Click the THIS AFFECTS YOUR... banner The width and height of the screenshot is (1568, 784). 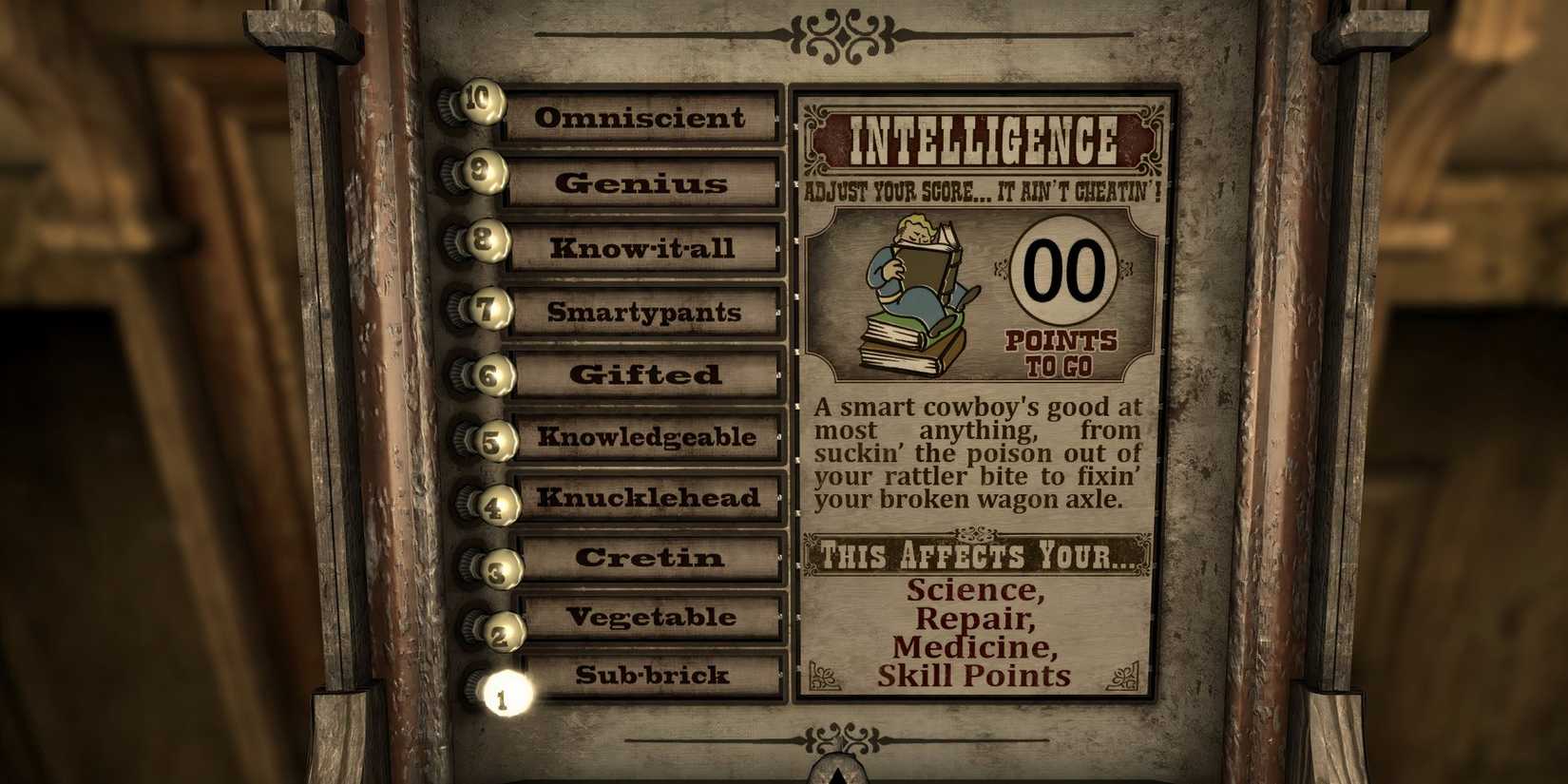[979, 554]
